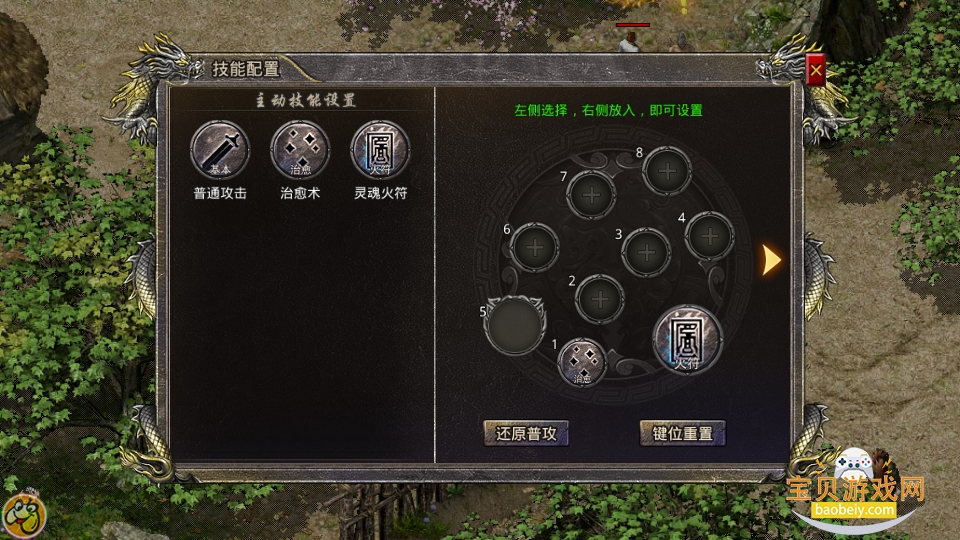
Task: Select skill slot number 4
Action: [710, 236]
